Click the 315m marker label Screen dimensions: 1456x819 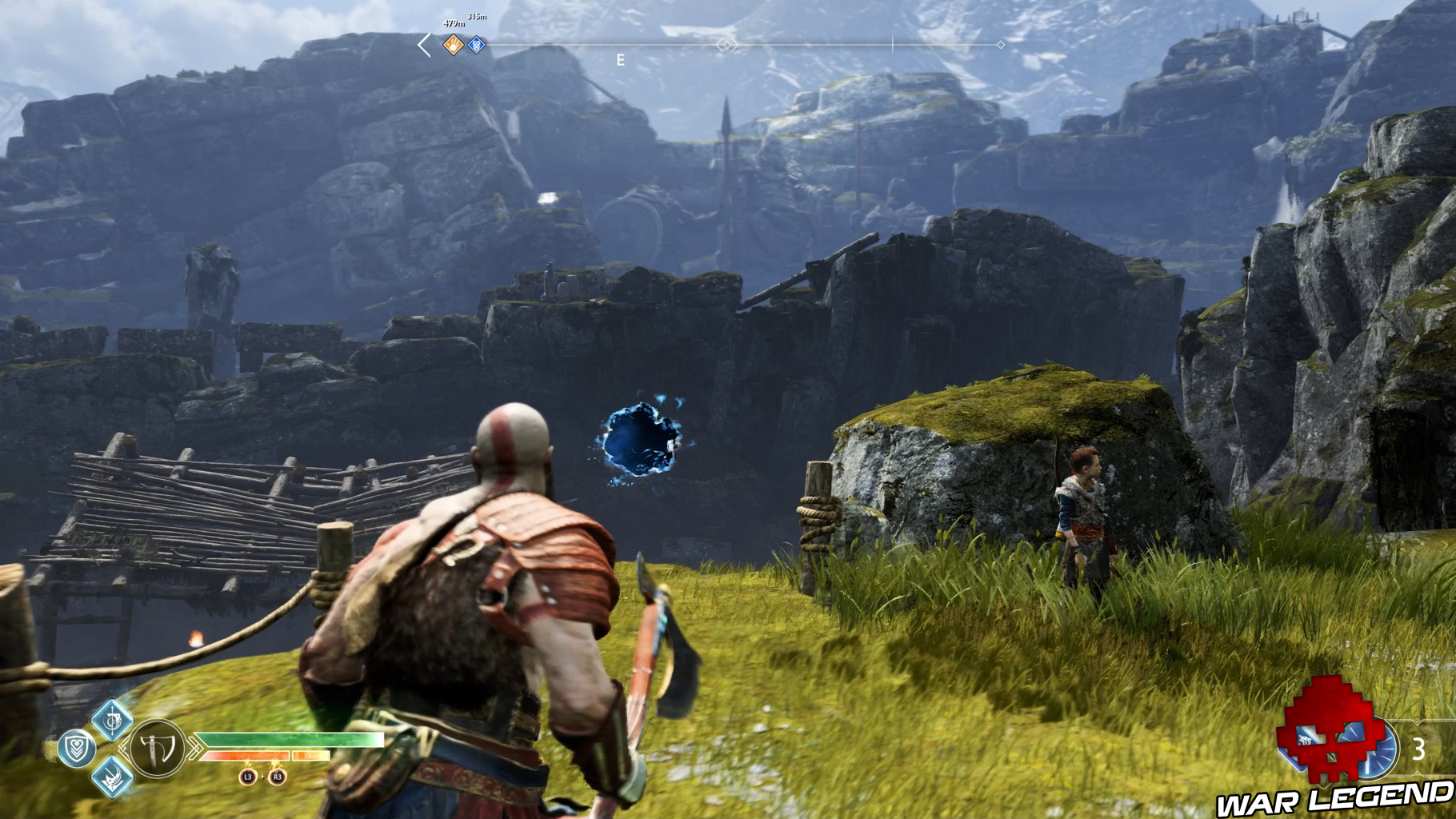(477, 17)
